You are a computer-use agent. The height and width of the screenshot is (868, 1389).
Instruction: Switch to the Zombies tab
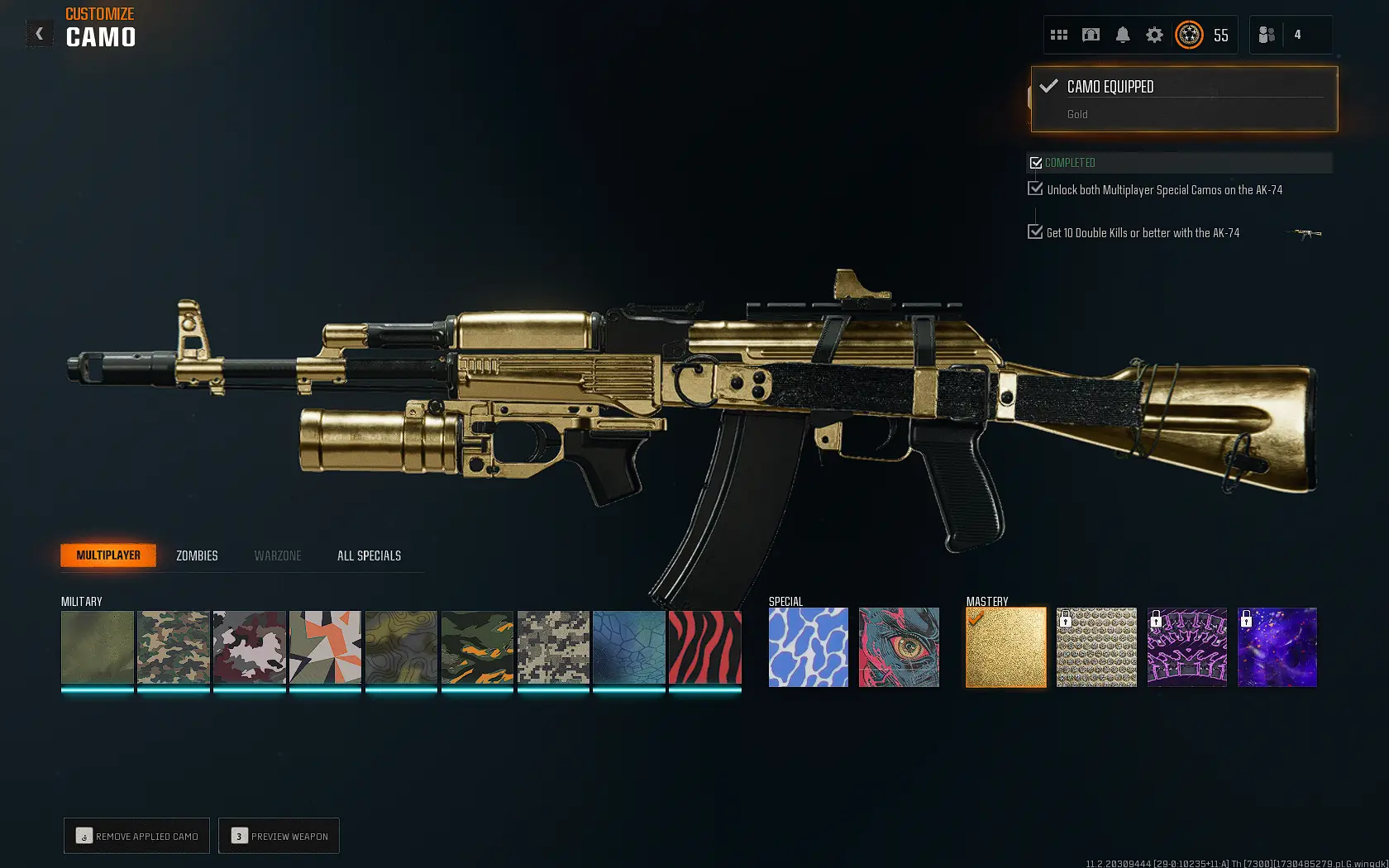click(196, 556)
